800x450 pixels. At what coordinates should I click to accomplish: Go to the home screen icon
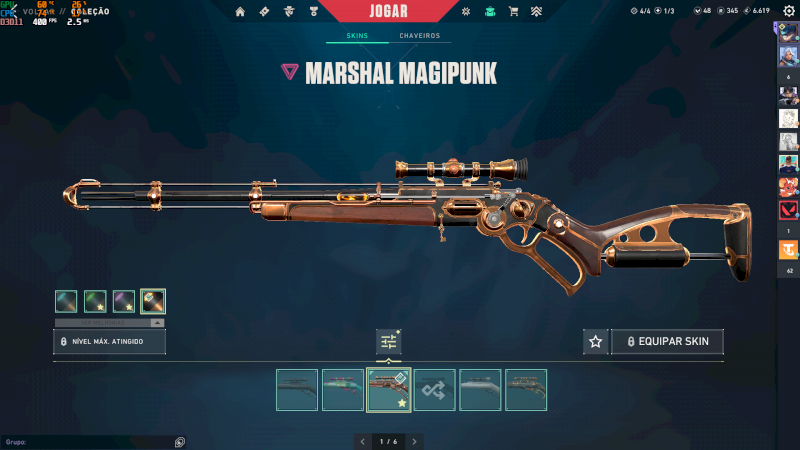pos(239,12)
